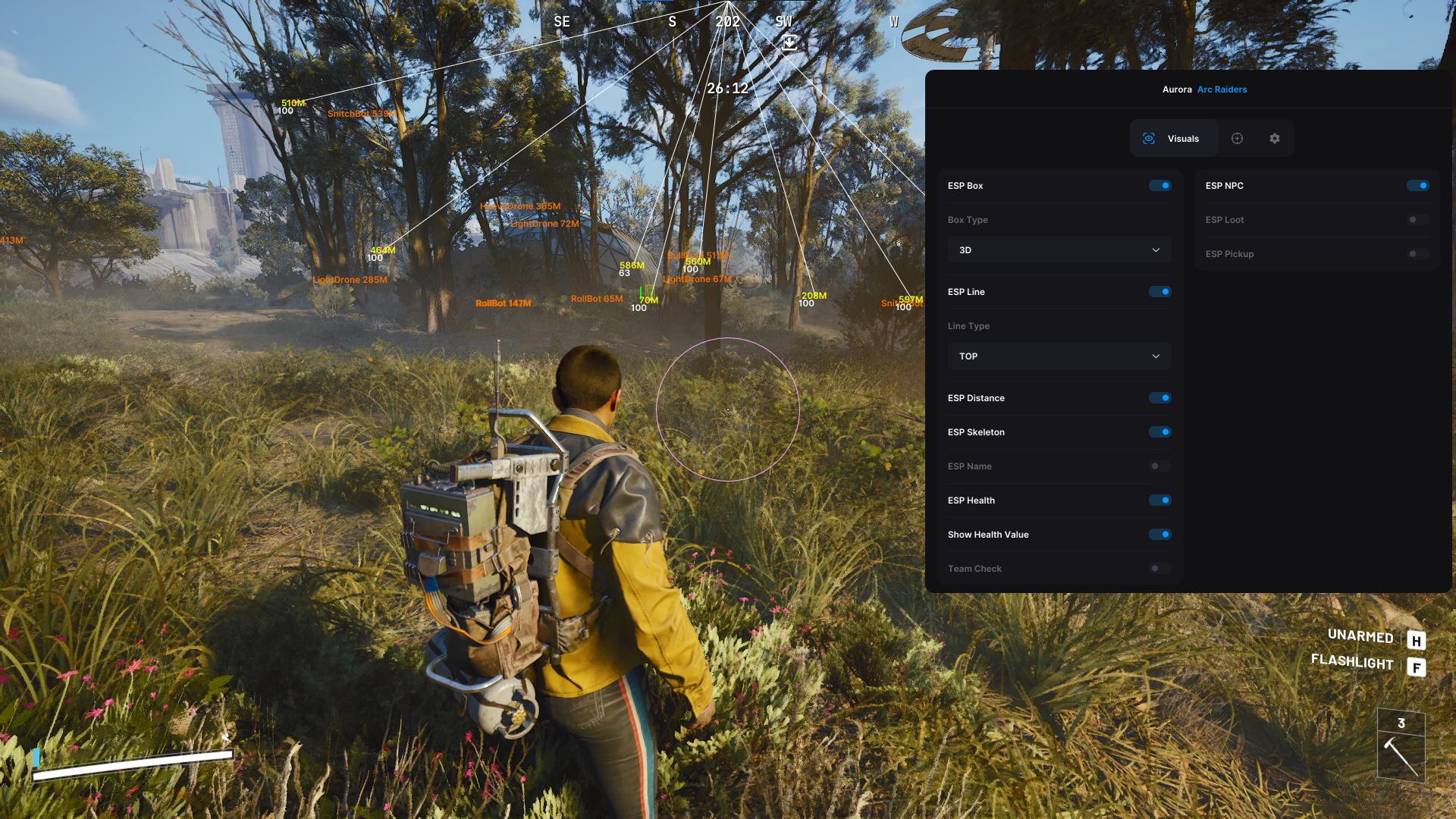The image size is (1456, 819).
Task: Enable the ESP Loot toggle
Action: click(x=1417, y=220)
